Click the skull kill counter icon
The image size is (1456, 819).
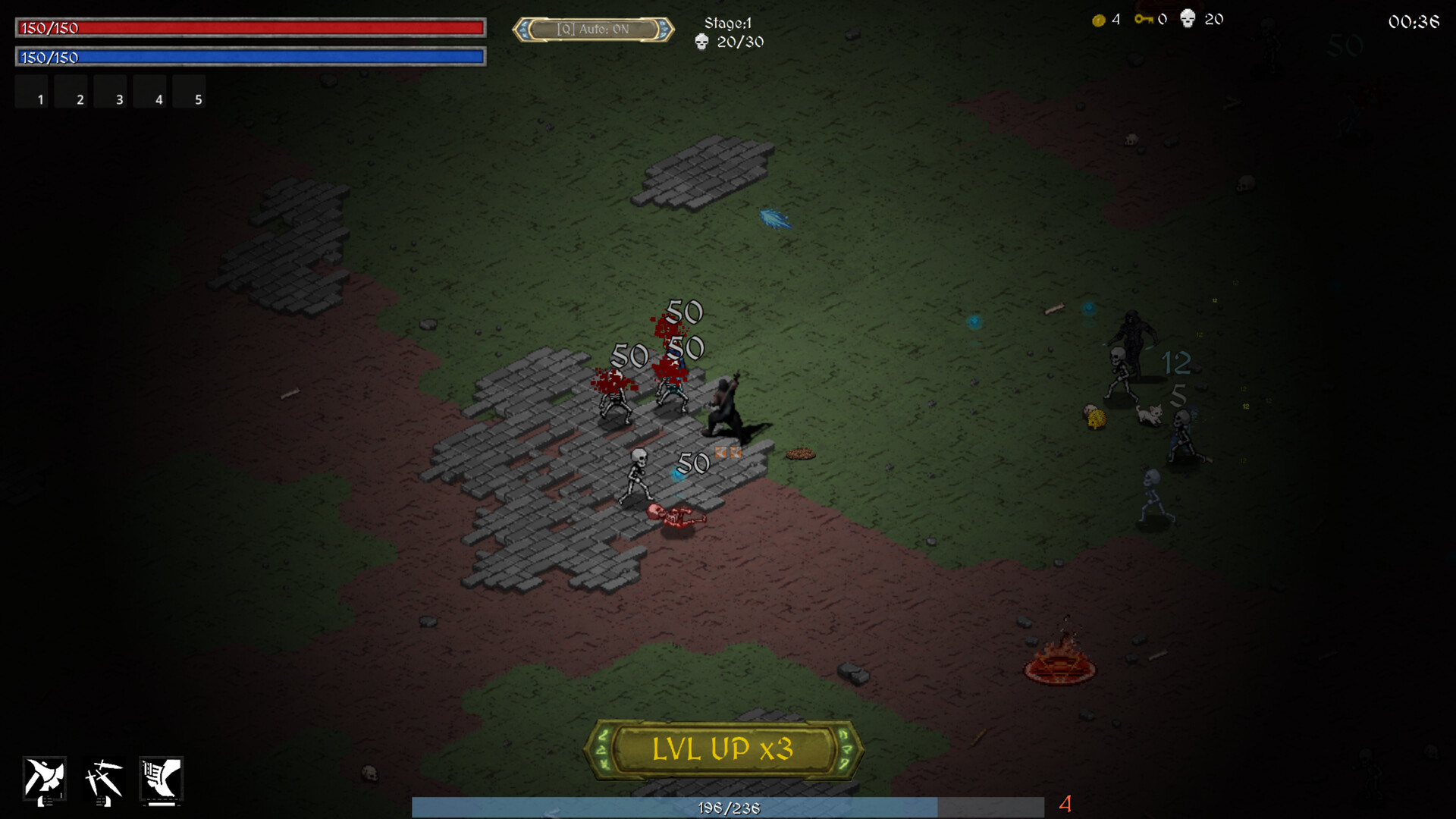tap(1188, 19)
